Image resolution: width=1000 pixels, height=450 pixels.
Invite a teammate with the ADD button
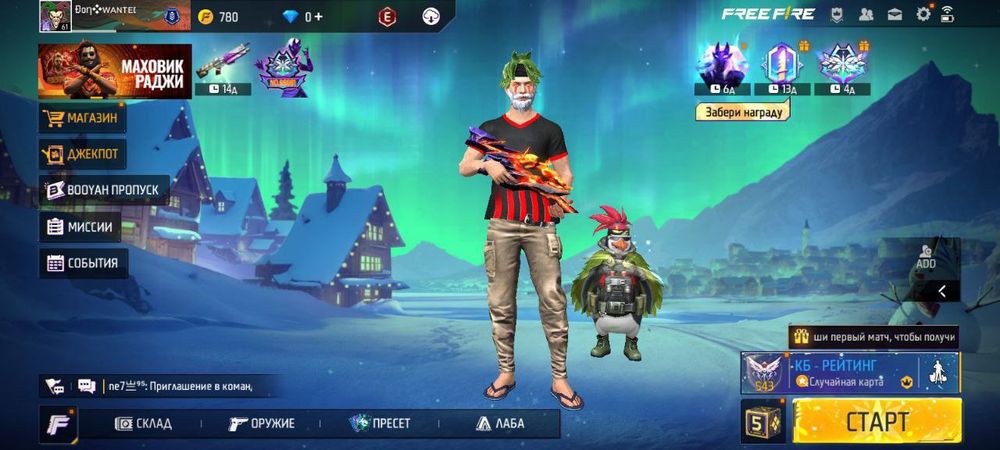pos(926,256)
